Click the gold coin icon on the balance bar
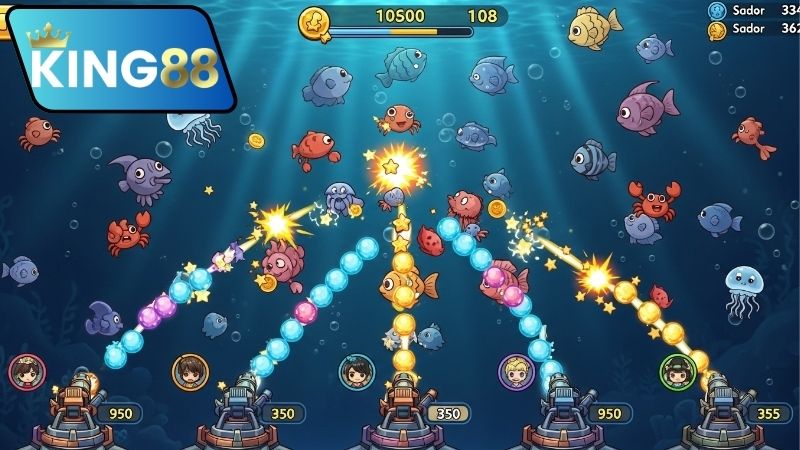Screen dimensions: 800x450 316,21
